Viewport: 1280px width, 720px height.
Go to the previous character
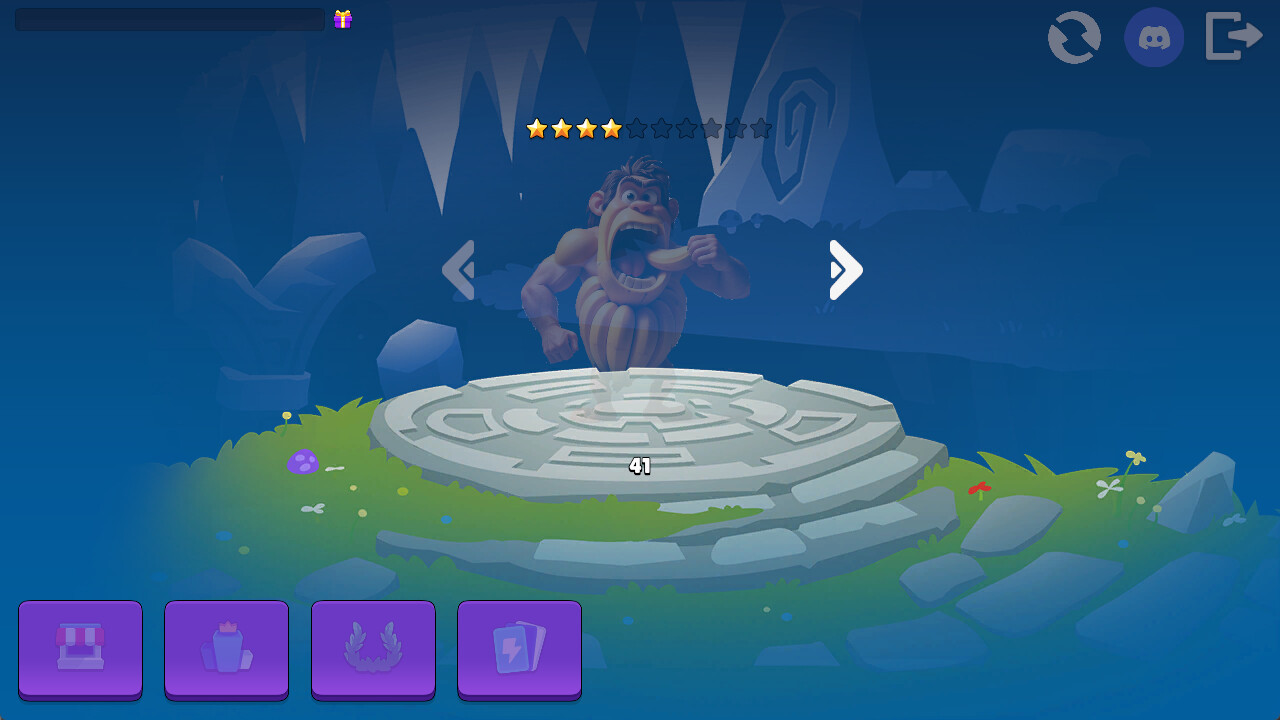[459, 269]
